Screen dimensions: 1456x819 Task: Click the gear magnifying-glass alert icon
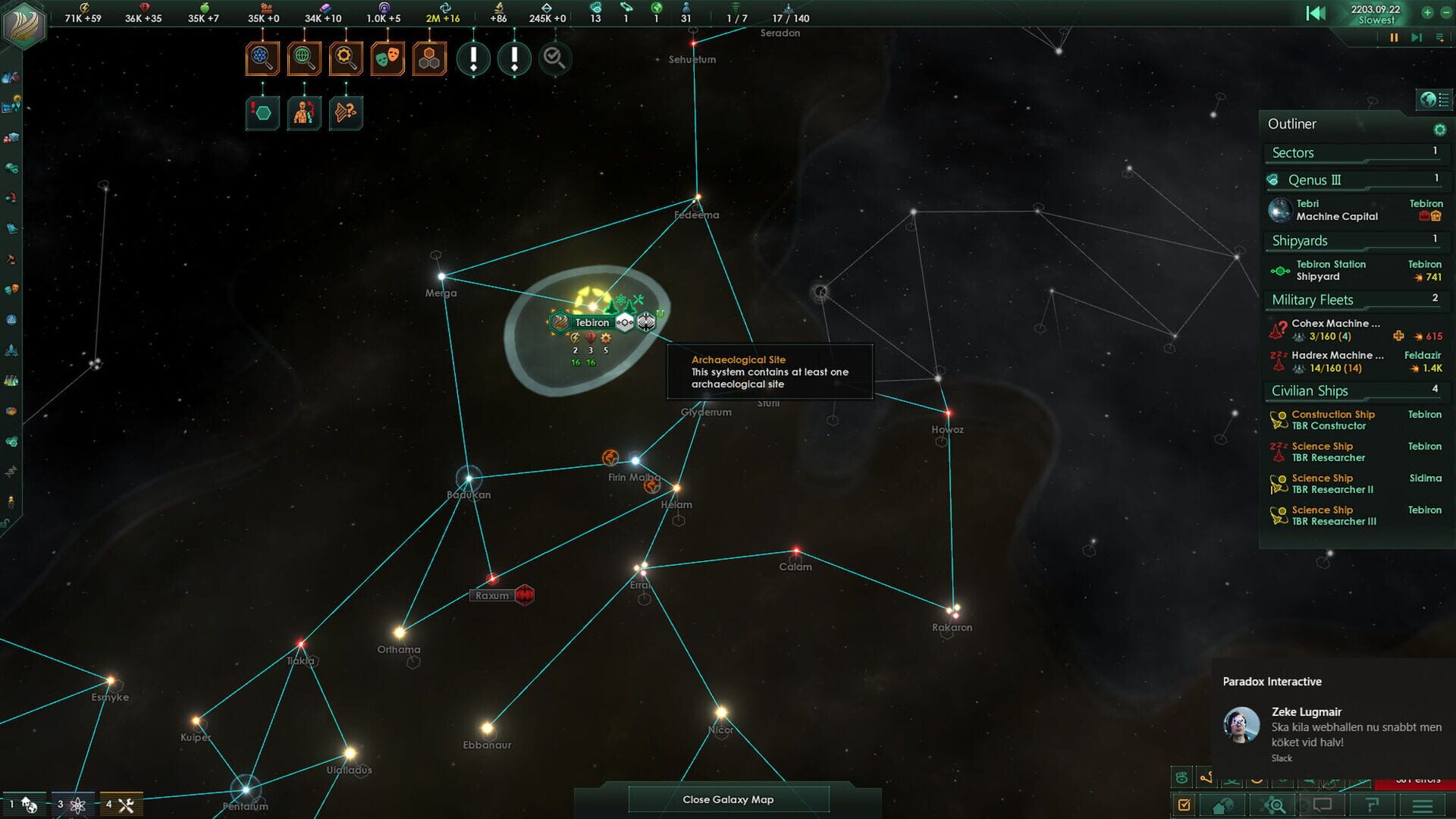(x=346, y=58)
